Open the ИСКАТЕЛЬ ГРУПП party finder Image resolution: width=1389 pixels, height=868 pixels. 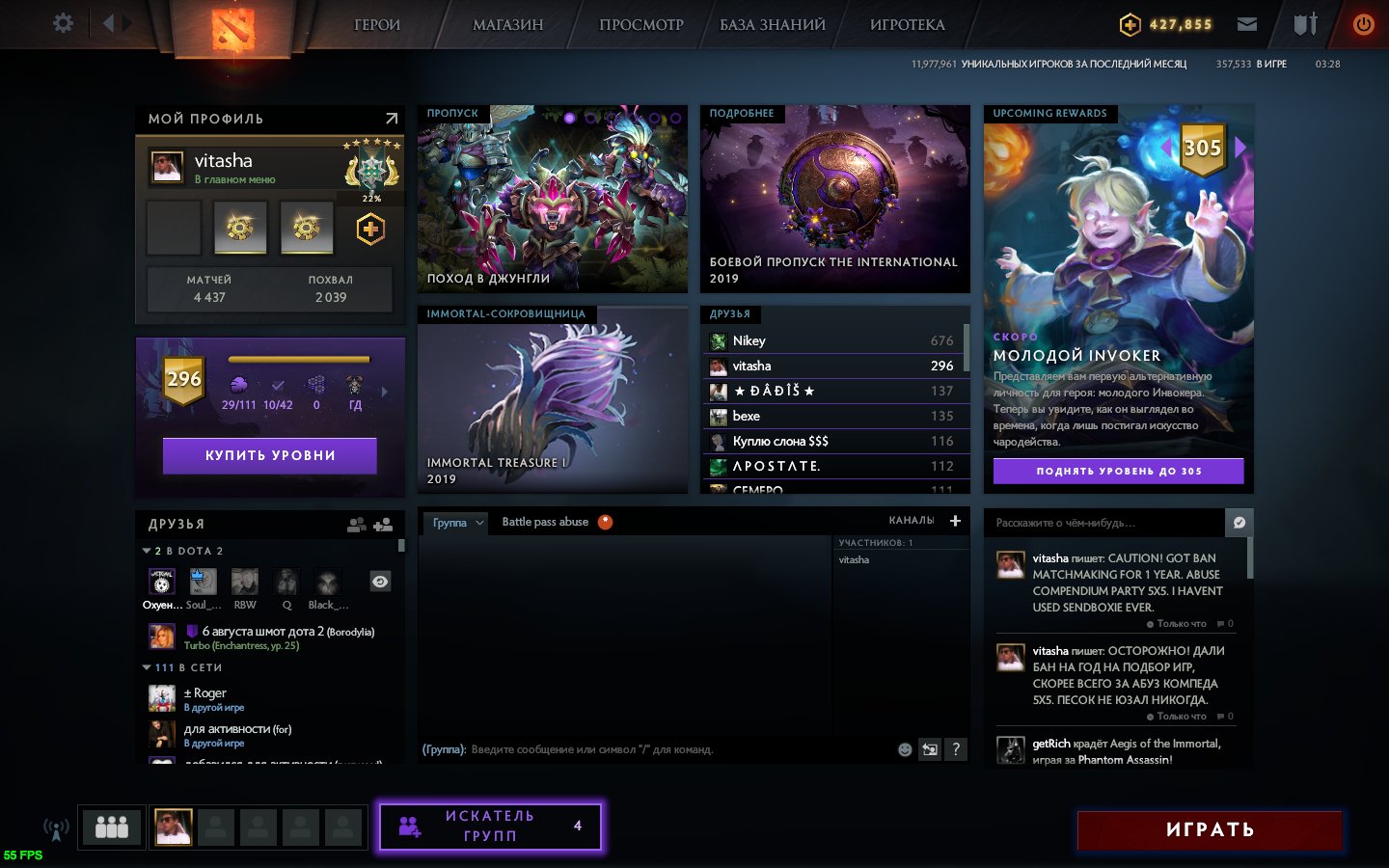(490, 827)
